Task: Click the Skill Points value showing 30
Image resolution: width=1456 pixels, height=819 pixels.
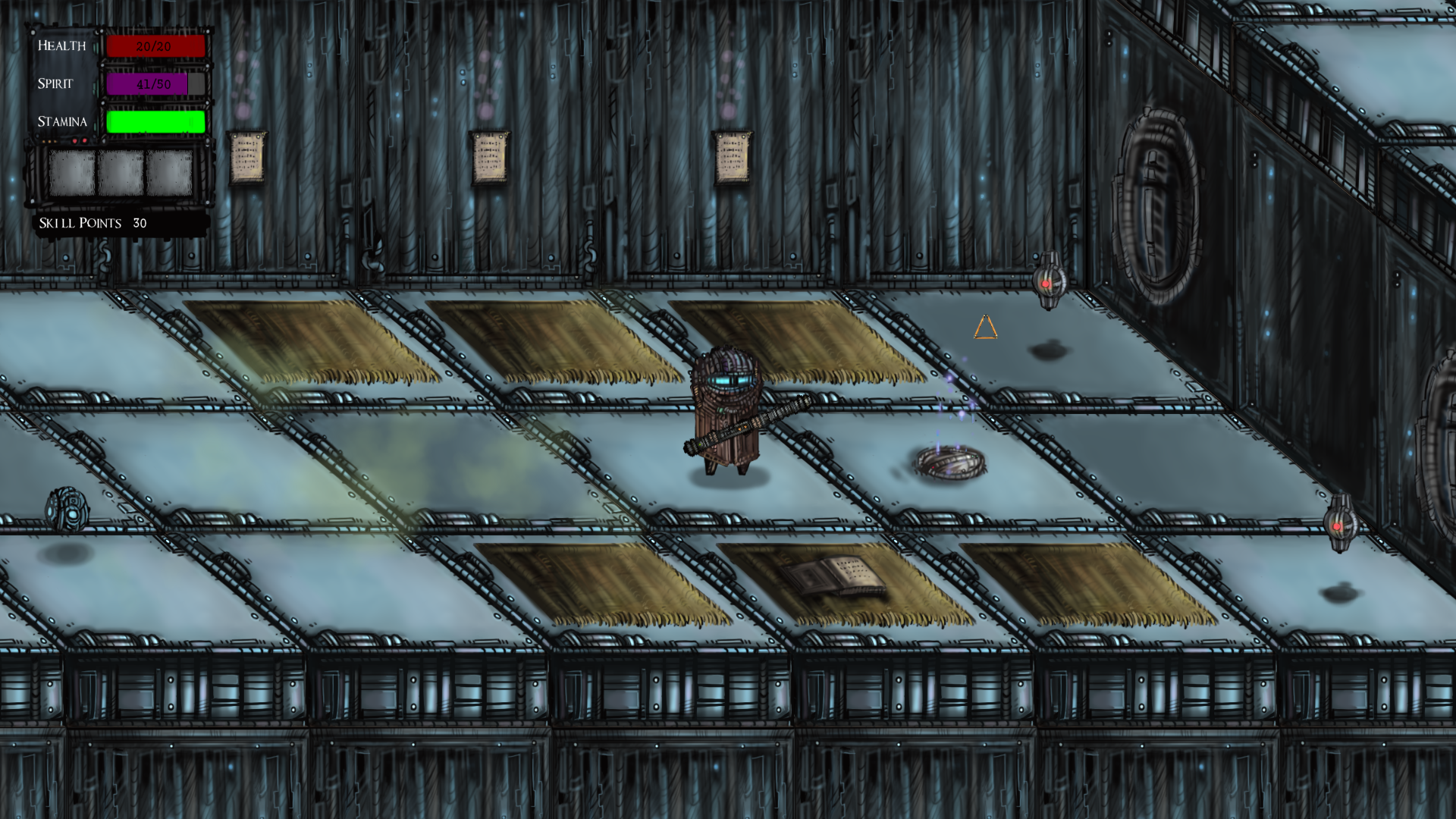Action: pyautogui.click(x=140, y=222)
